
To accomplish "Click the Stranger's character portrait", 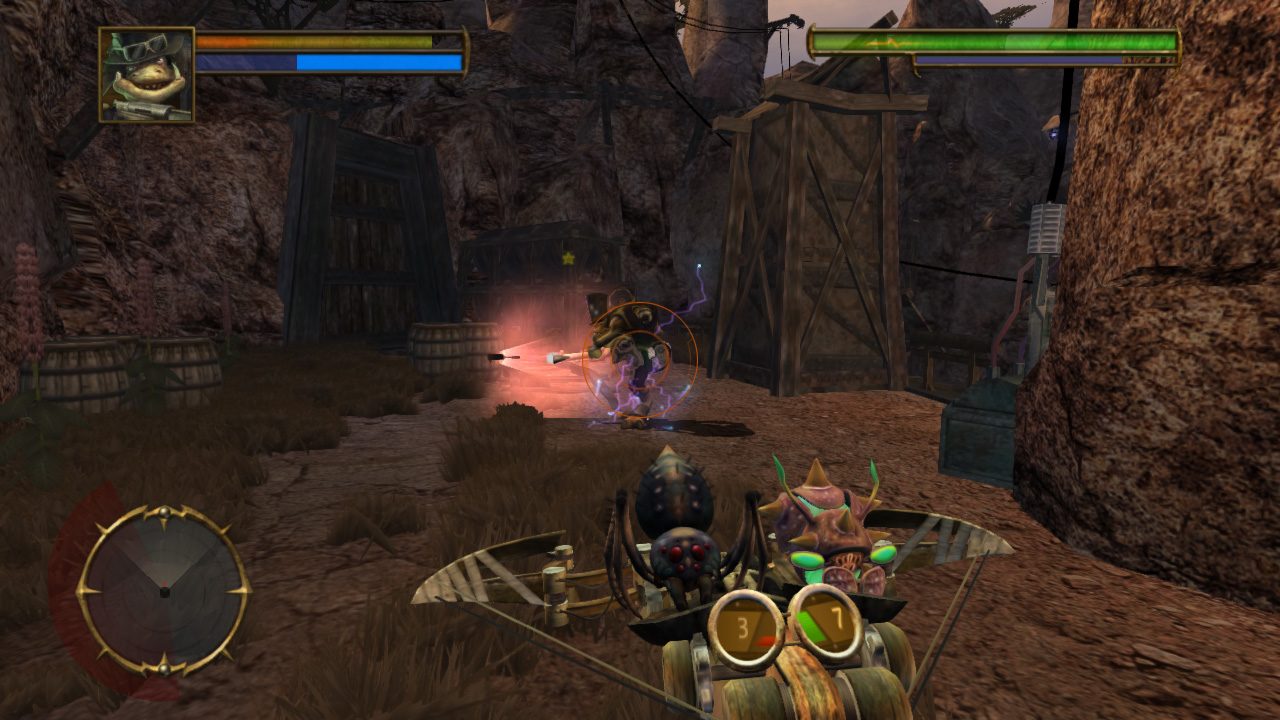I will coord(143,73).
